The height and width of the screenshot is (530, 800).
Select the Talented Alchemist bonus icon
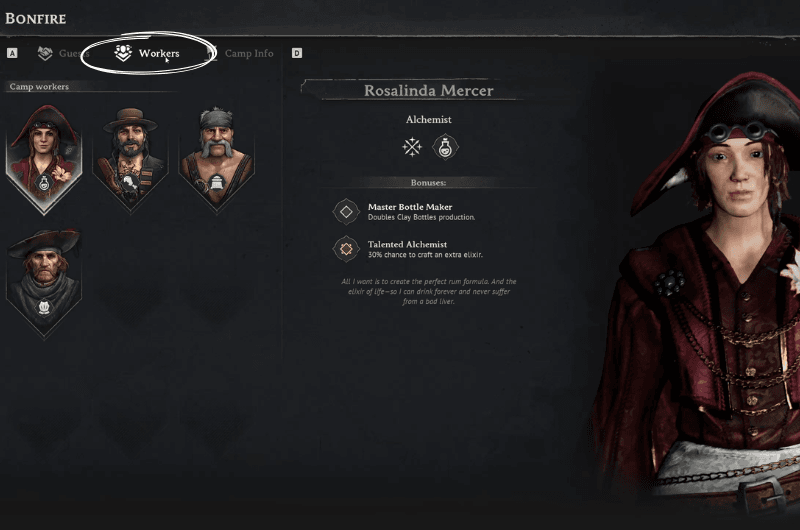(x=346, y=249)
